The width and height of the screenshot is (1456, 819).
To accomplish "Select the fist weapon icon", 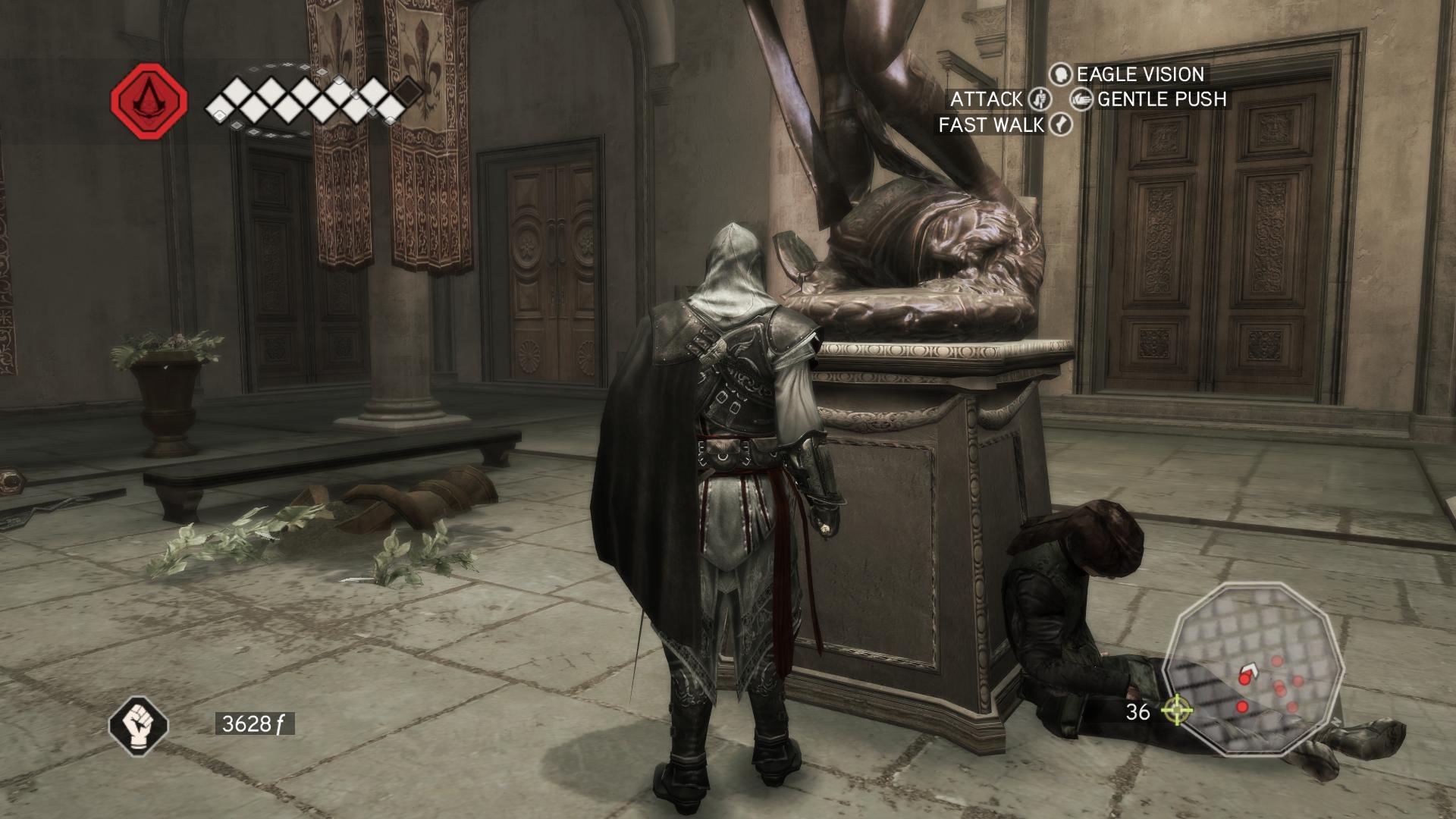I will click(138, 724).
